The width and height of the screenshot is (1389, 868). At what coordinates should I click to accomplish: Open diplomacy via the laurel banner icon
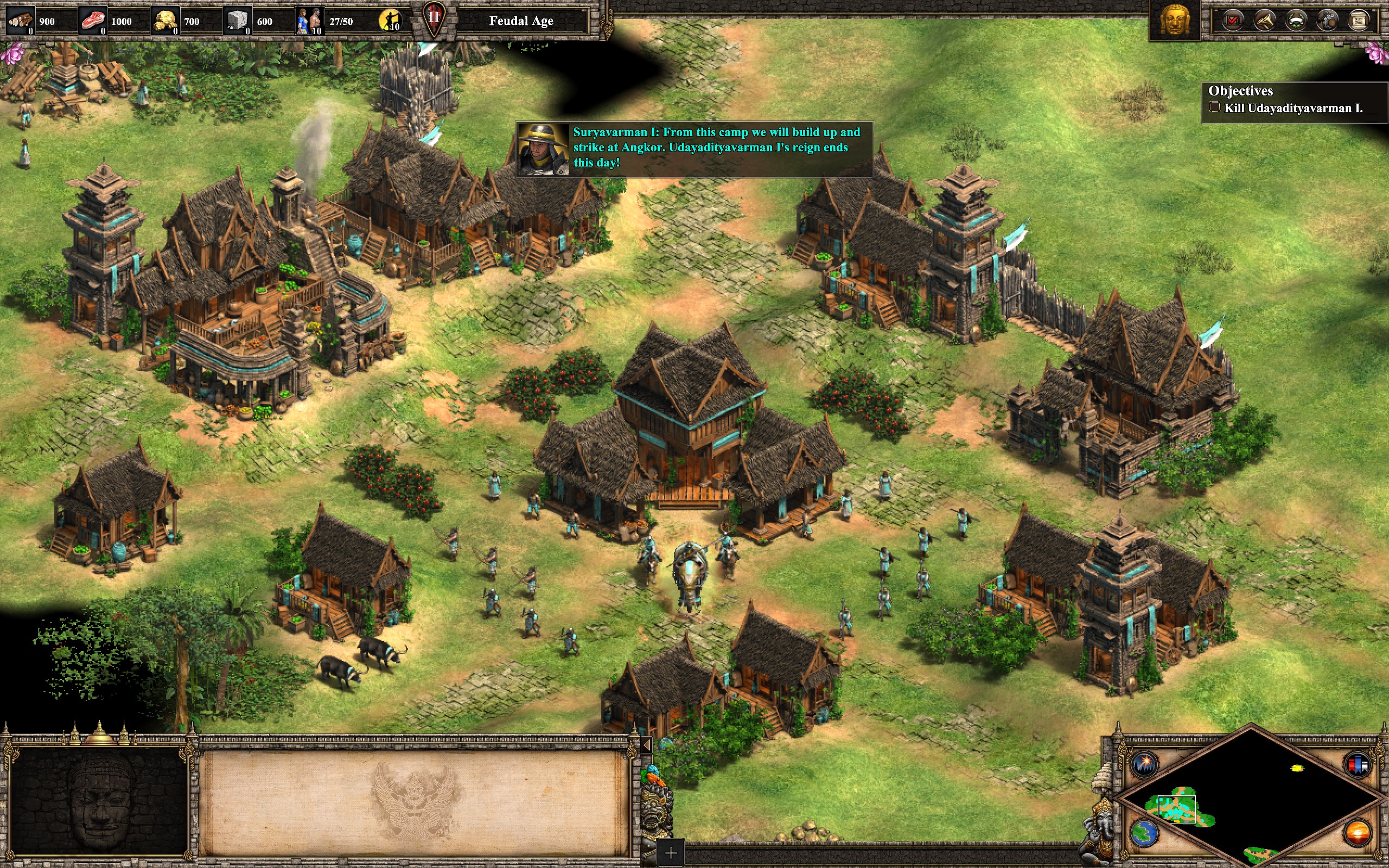coord(1296,21)
